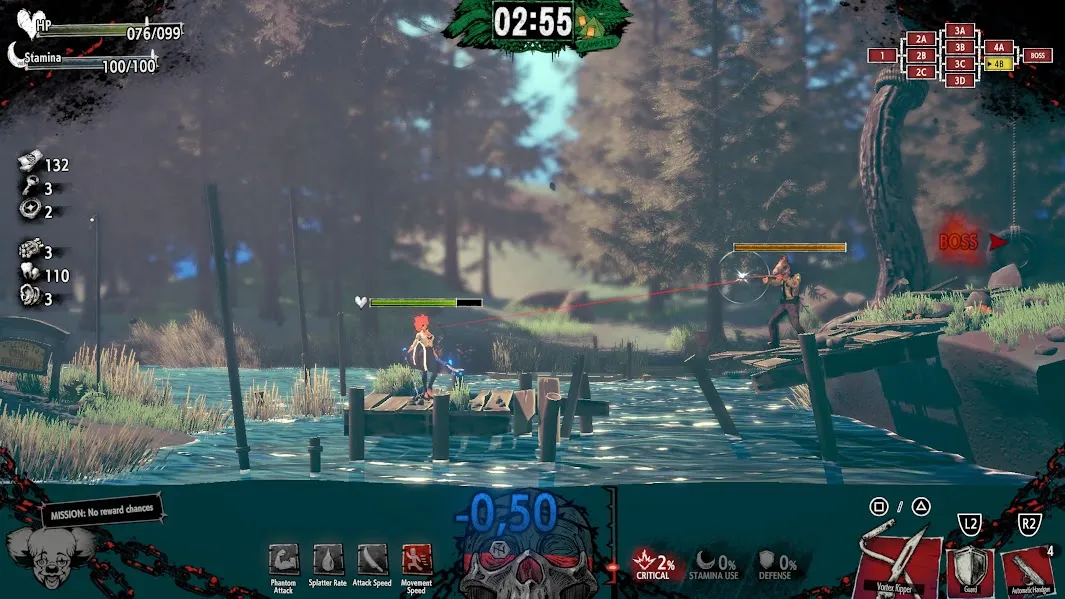The width and height of the screenshot is (1065, 599).
Task: Click the BOSS node on stage map
Action: tap(1037, 55)
